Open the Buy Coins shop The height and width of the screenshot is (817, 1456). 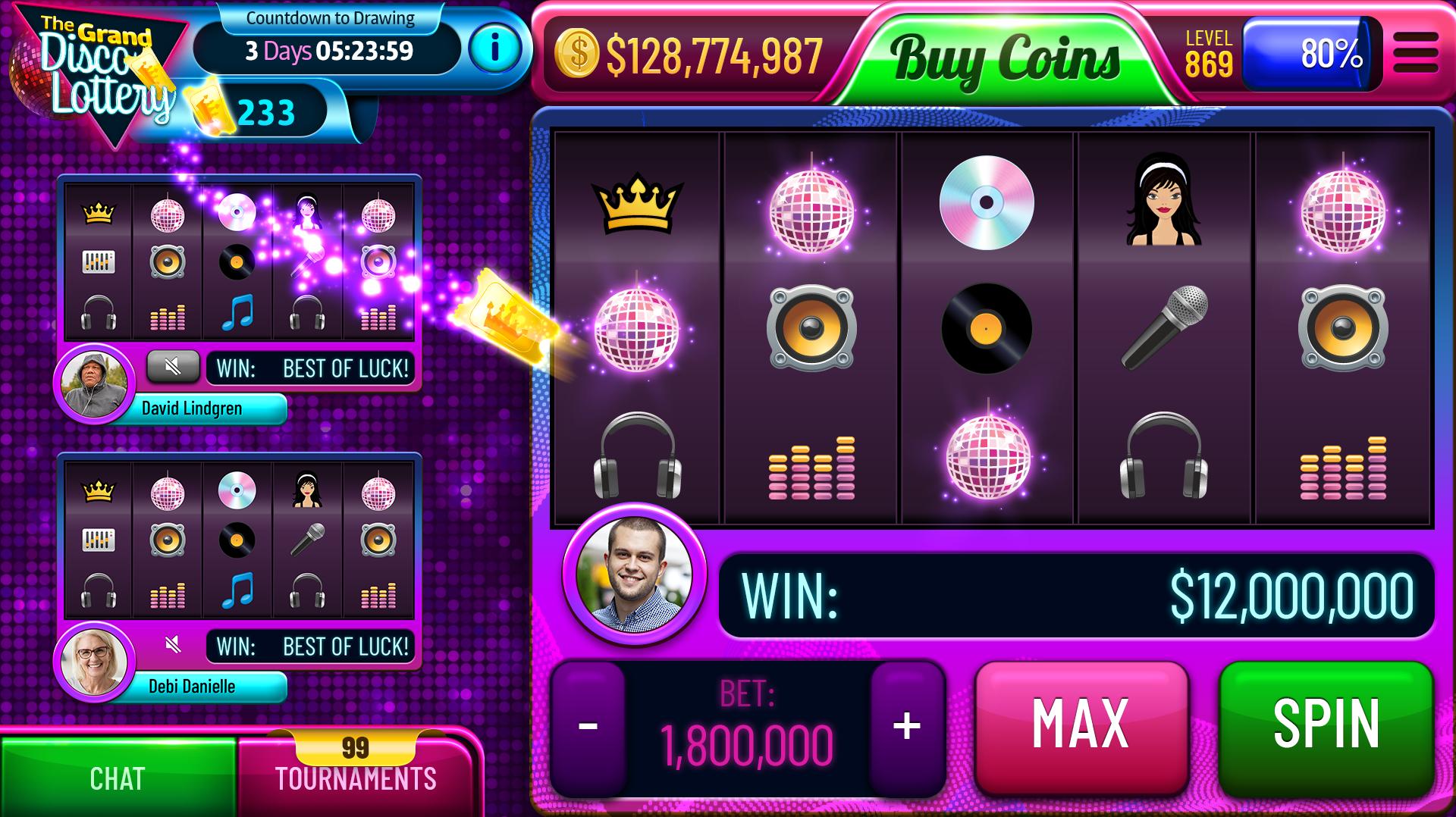1004,58
